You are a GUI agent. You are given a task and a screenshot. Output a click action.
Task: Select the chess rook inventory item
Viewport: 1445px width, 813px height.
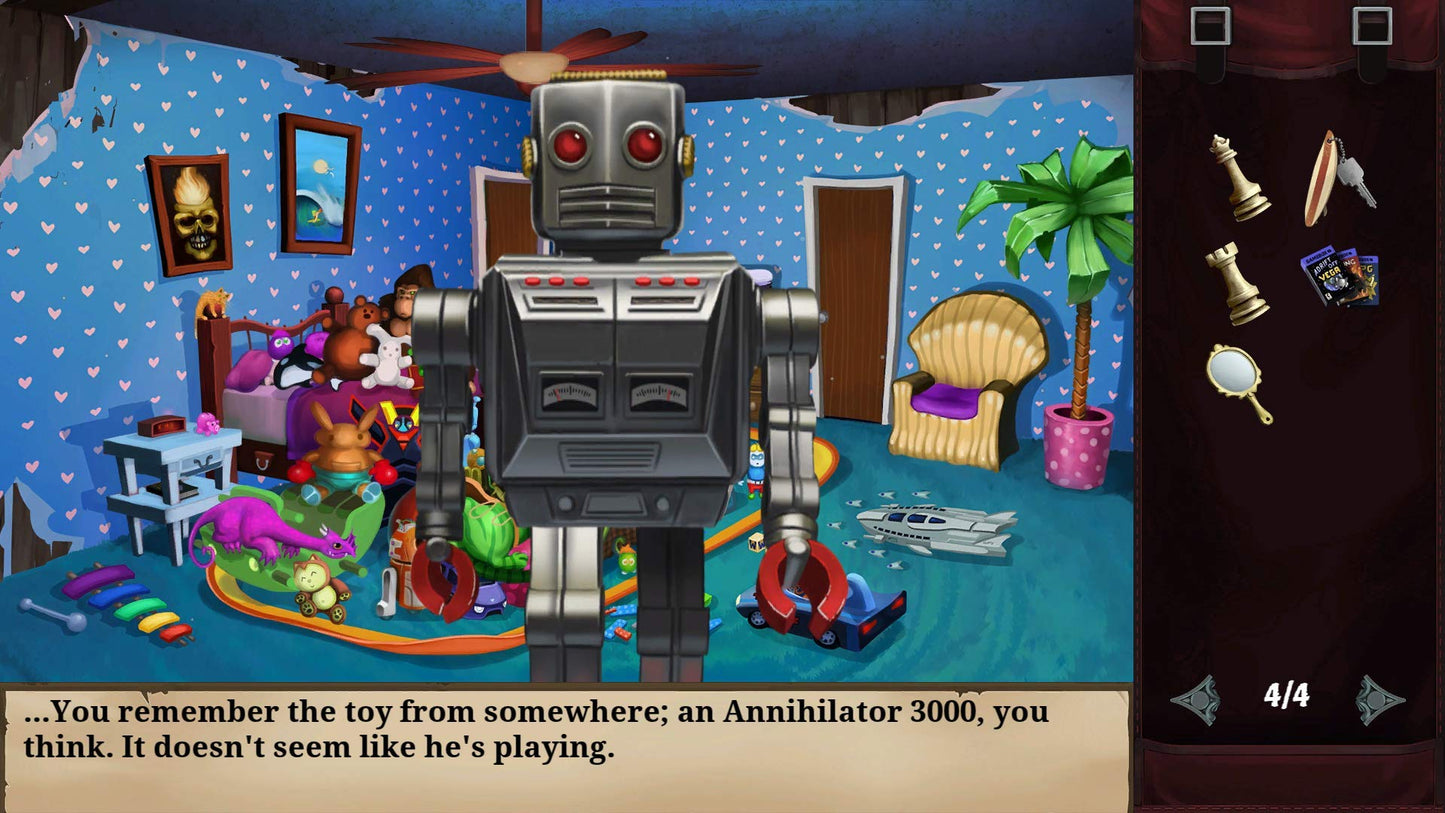click(x=1236, y=283)
